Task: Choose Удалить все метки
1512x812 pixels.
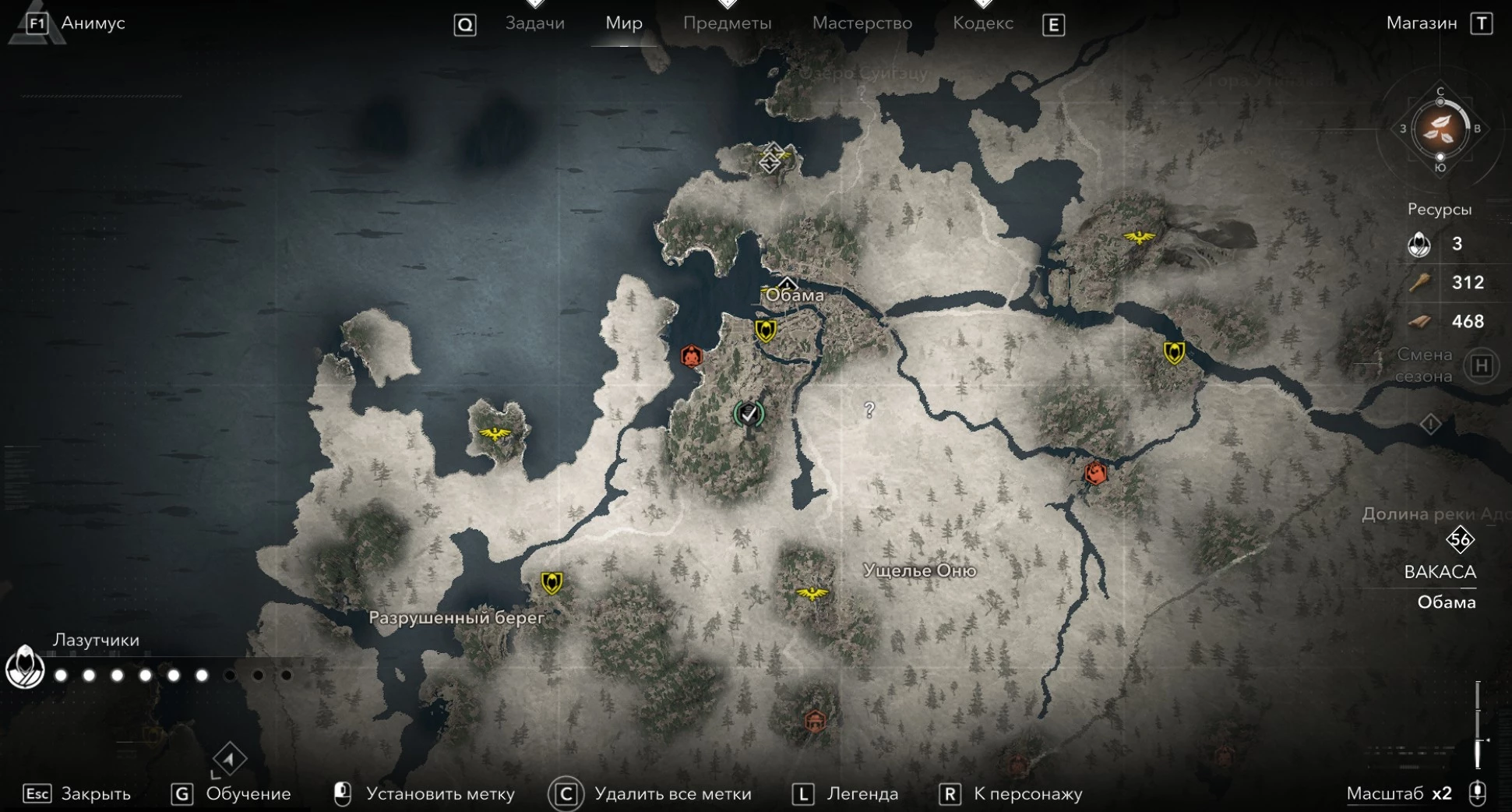Action: pyautogui.click(x=672, y=793)
